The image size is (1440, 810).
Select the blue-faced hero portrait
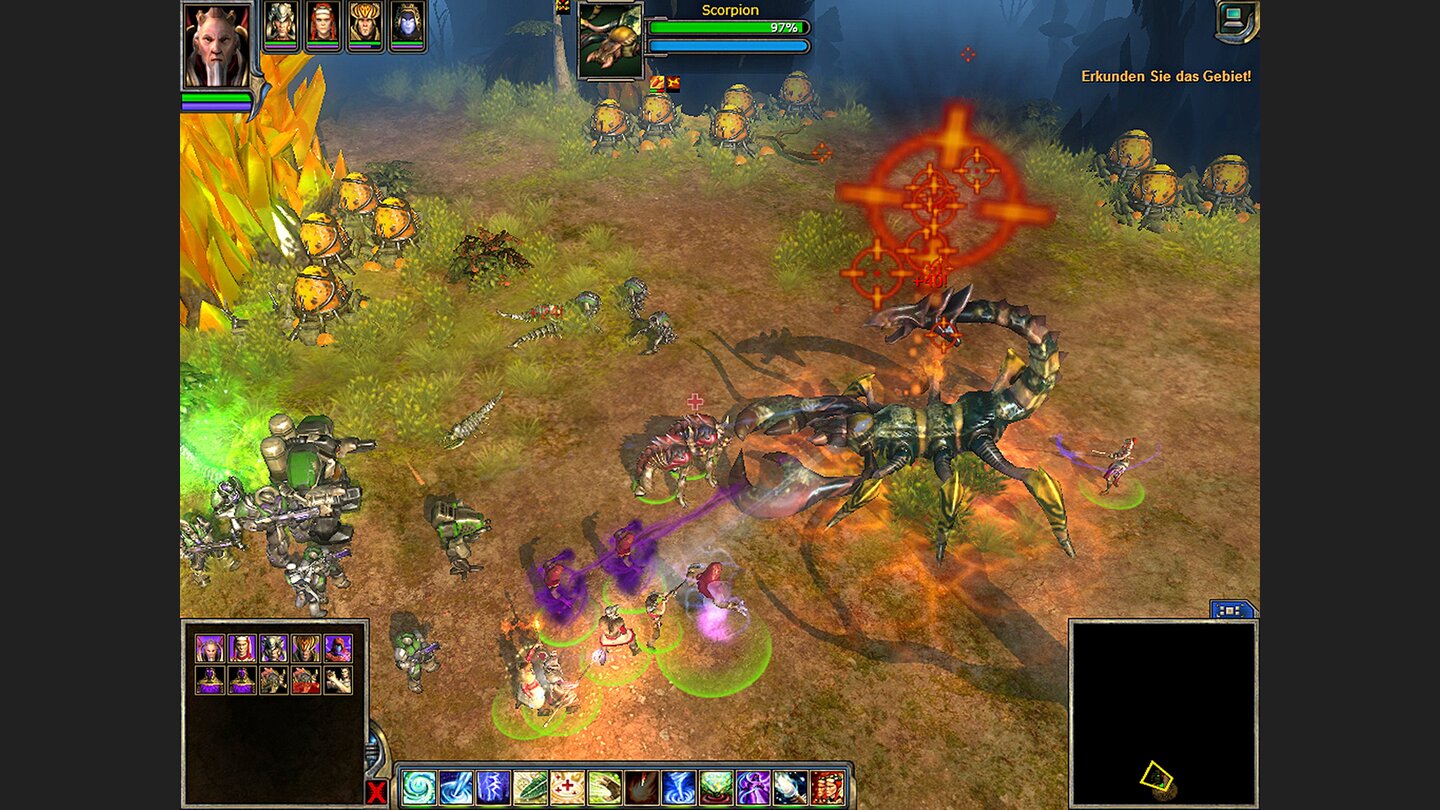click(x=407, y=24)
